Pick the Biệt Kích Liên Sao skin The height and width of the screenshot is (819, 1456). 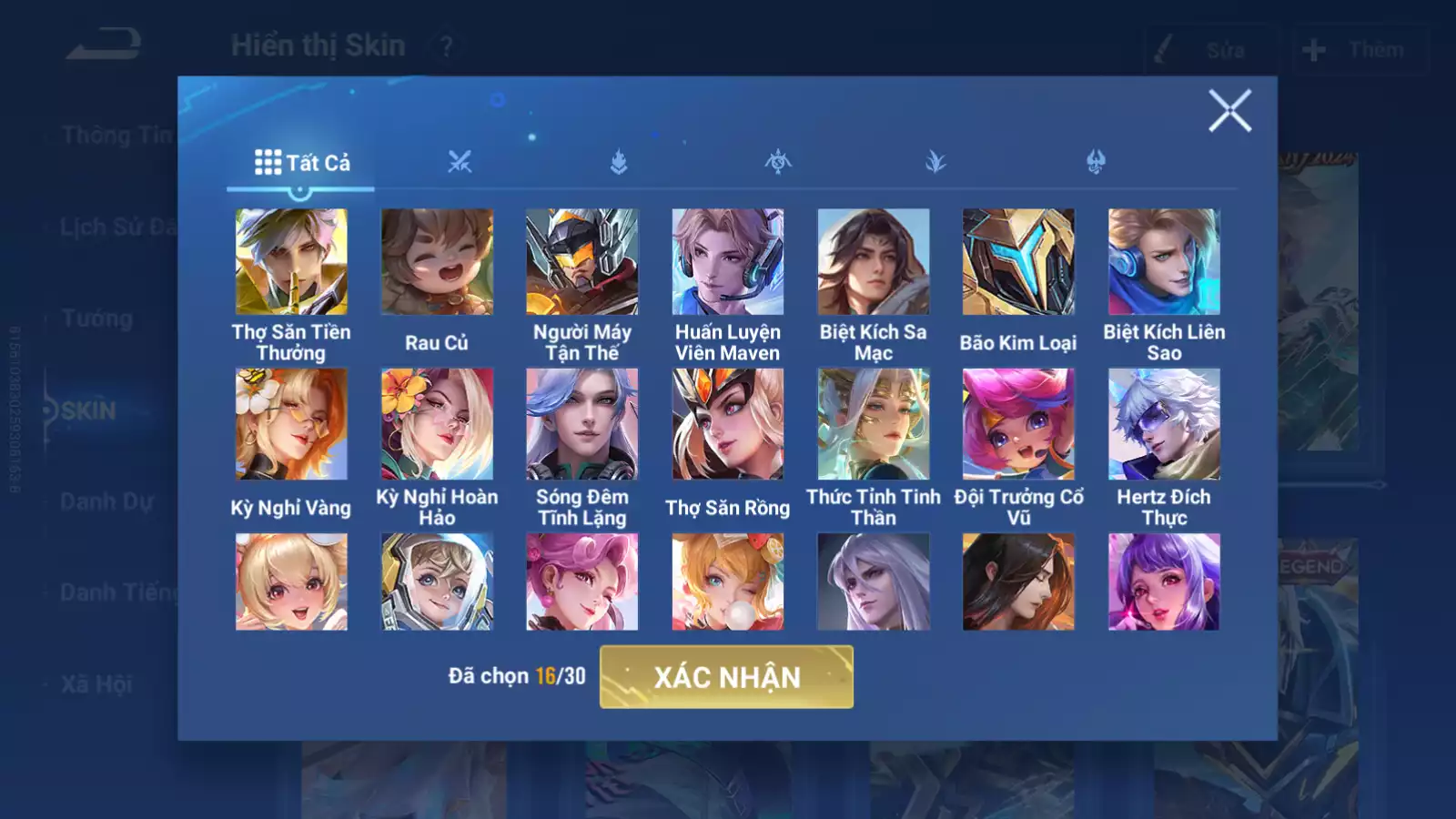[1164, 262]
